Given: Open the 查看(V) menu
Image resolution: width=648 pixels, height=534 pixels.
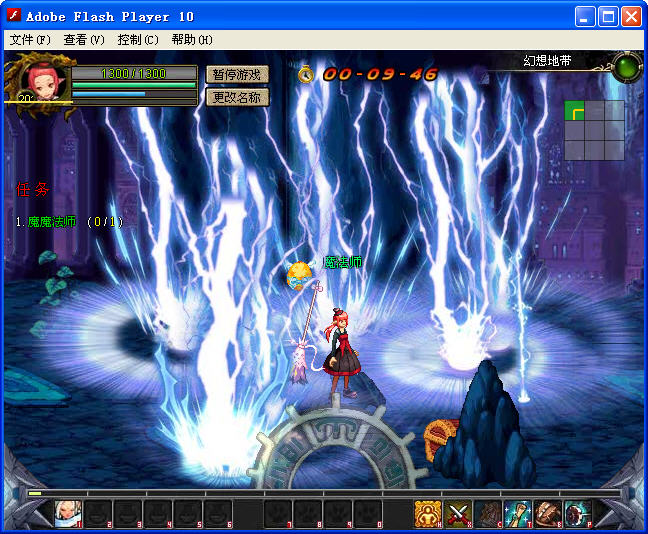Looking at the screenshot, I should [x=83, y=40].
